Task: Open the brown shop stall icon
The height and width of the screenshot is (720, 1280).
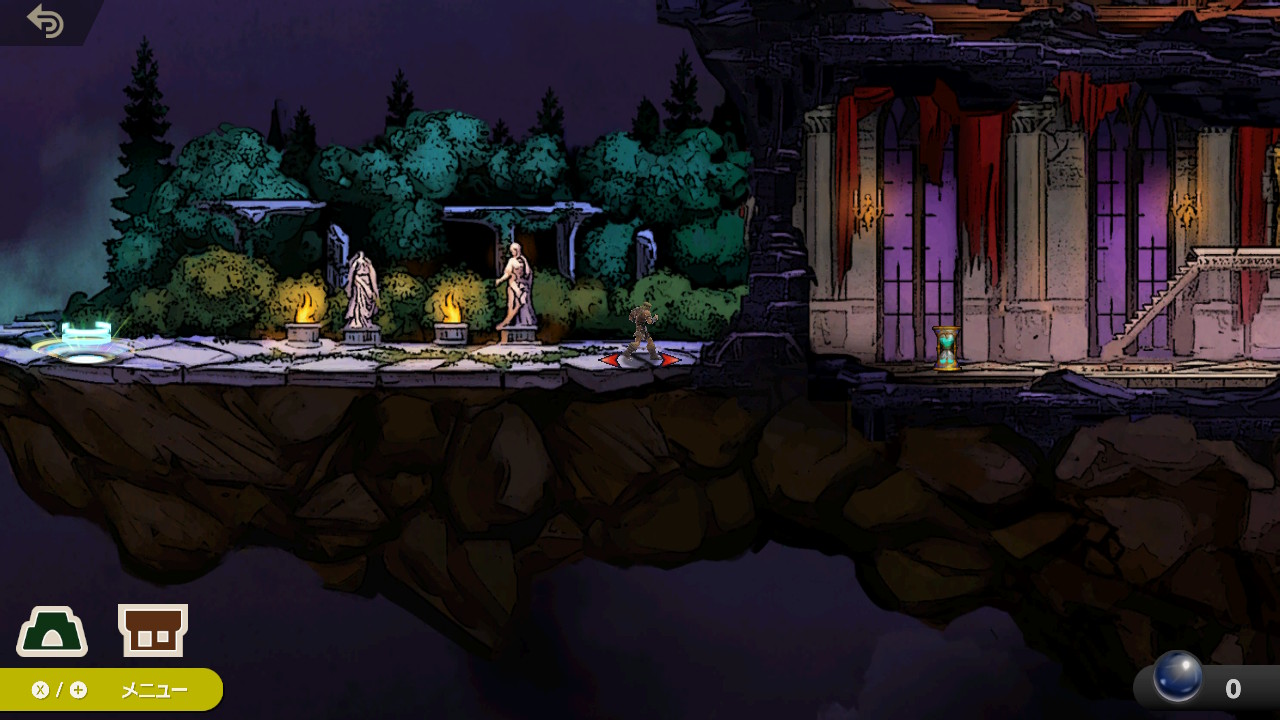Action: click(153, 631)
